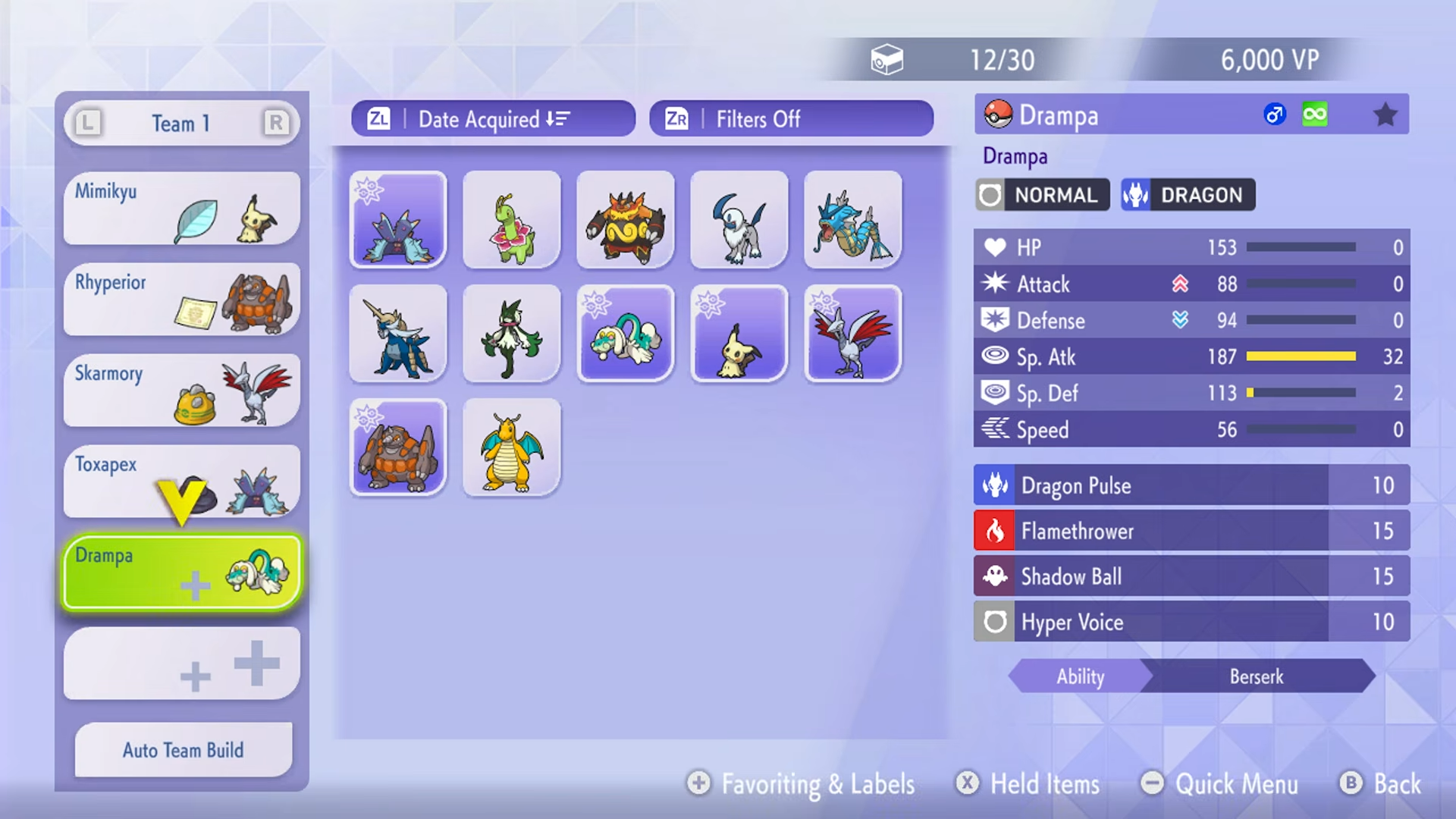This screenshot has width=1456, height=819.
Task: Select the Skarmory team slot
Action: click(182, 391)
